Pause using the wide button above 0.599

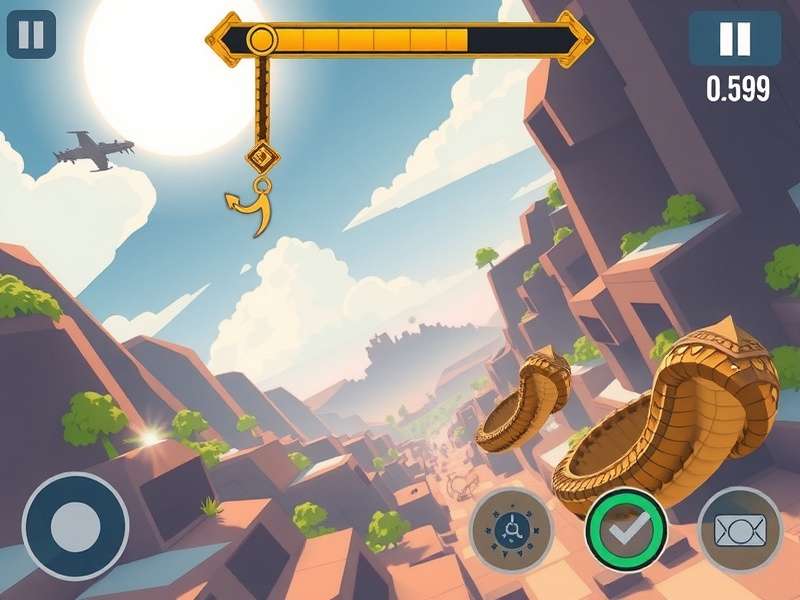click(735, 39)
